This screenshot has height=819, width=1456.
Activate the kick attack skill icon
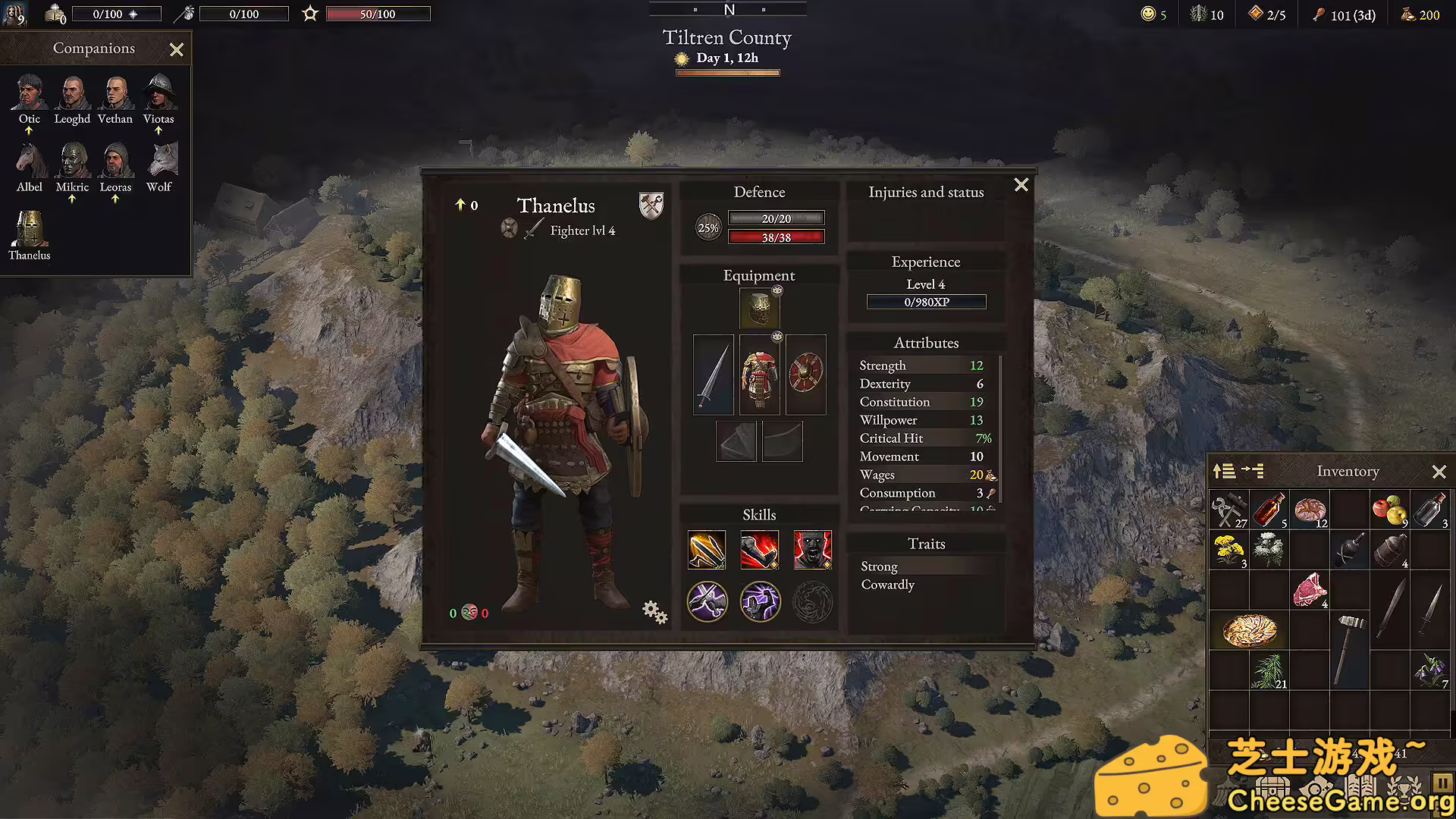pos(759,550)
